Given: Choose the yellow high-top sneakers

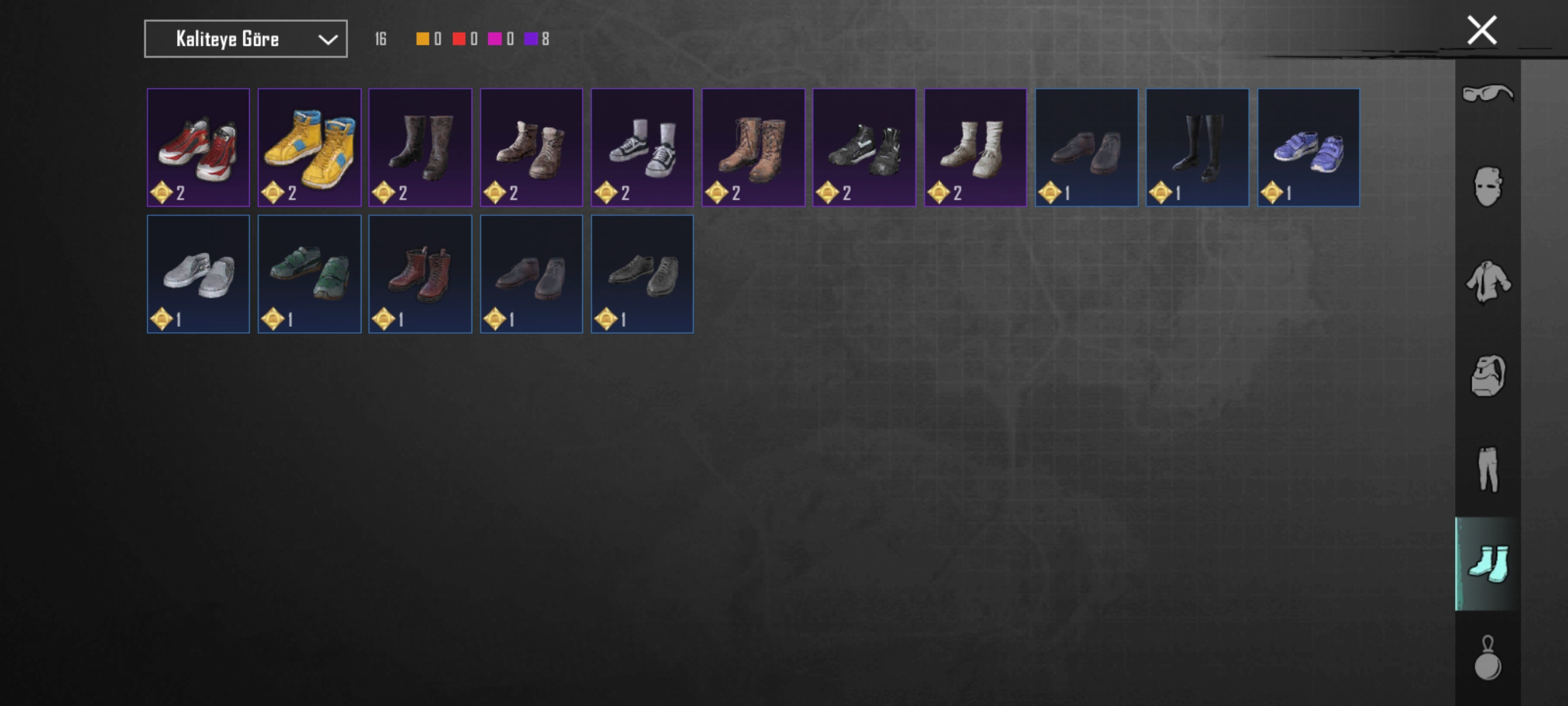Looking at the screenshot, I should pos(309,148).
